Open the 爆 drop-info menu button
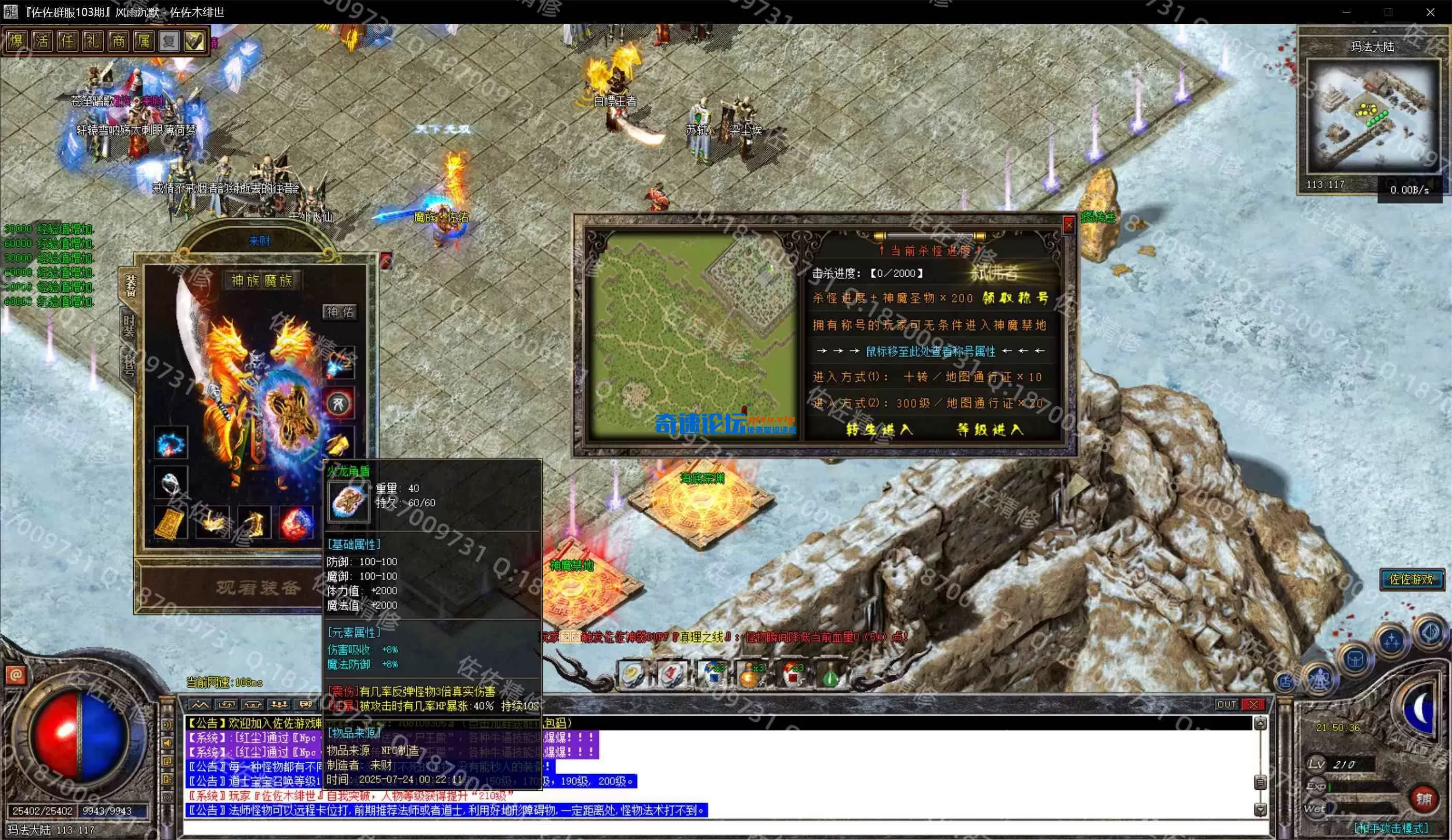 click(17, 41)
